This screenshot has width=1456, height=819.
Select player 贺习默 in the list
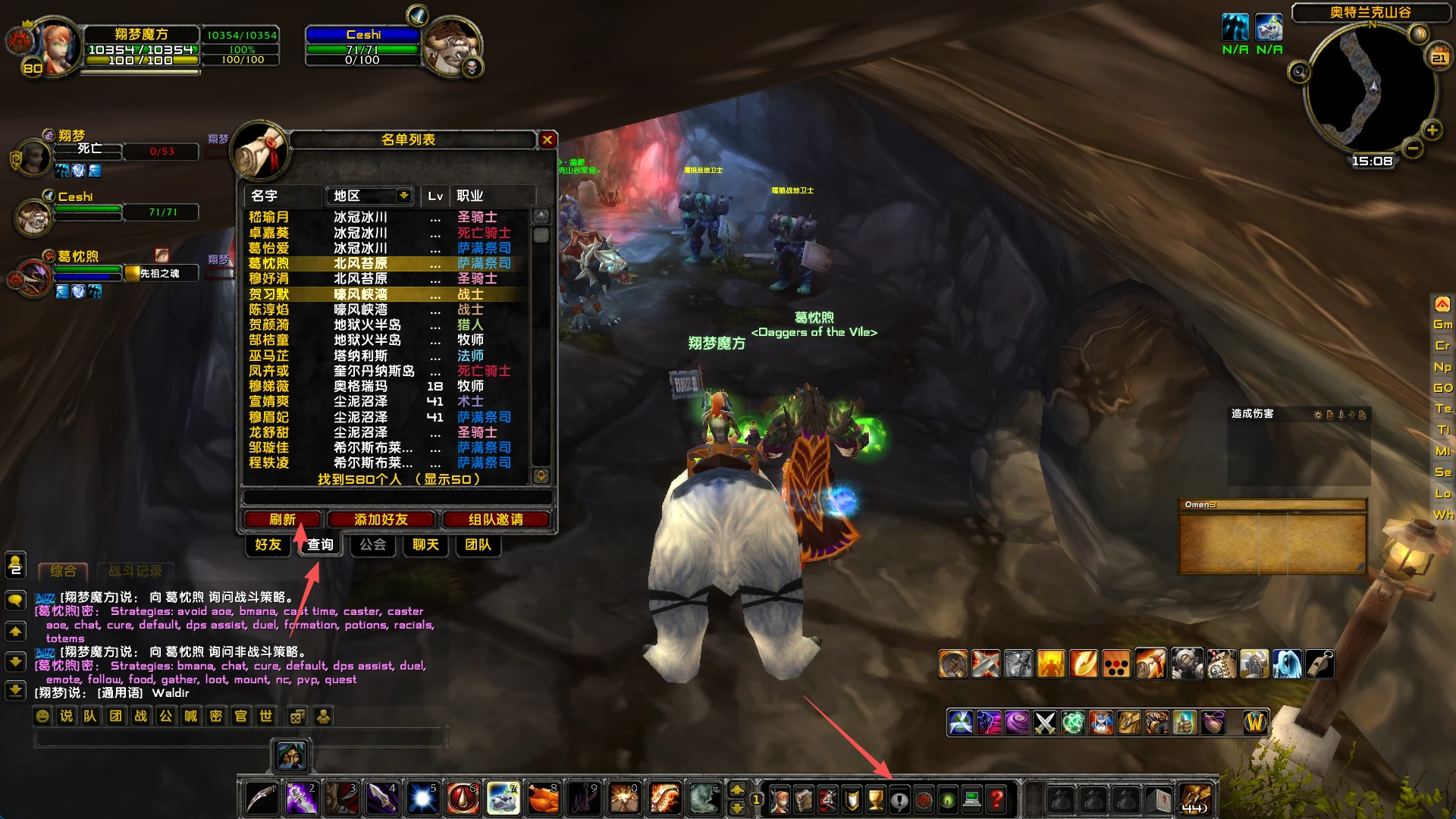[x=268, y=294]
